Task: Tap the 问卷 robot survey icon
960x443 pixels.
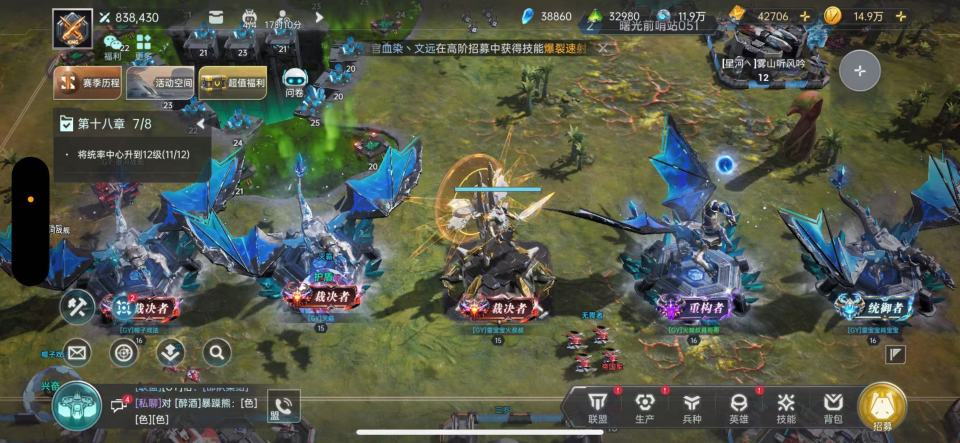Action: click(x=294, y=82)
